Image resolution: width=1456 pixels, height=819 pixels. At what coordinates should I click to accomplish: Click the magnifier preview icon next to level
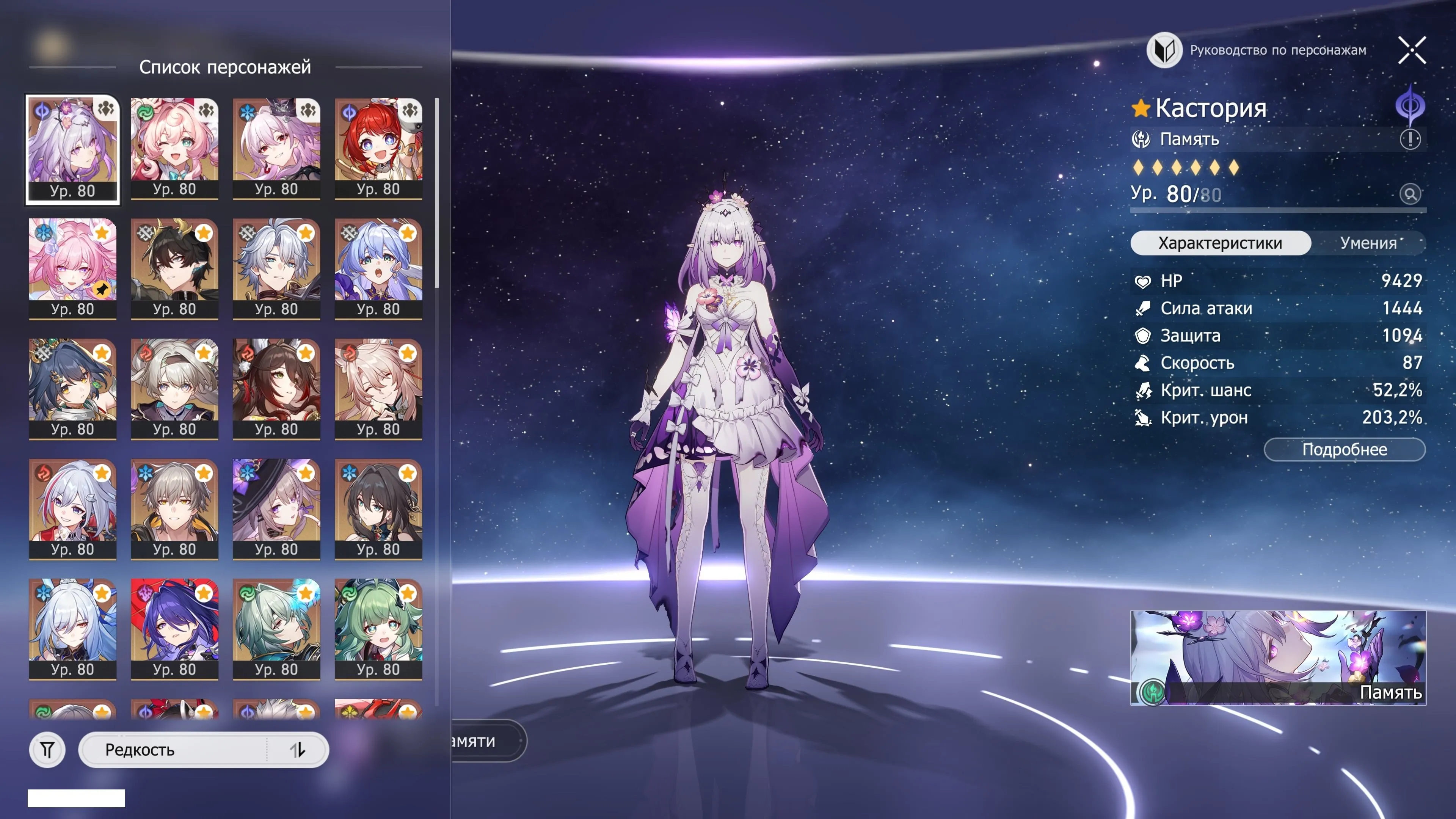1411,195
